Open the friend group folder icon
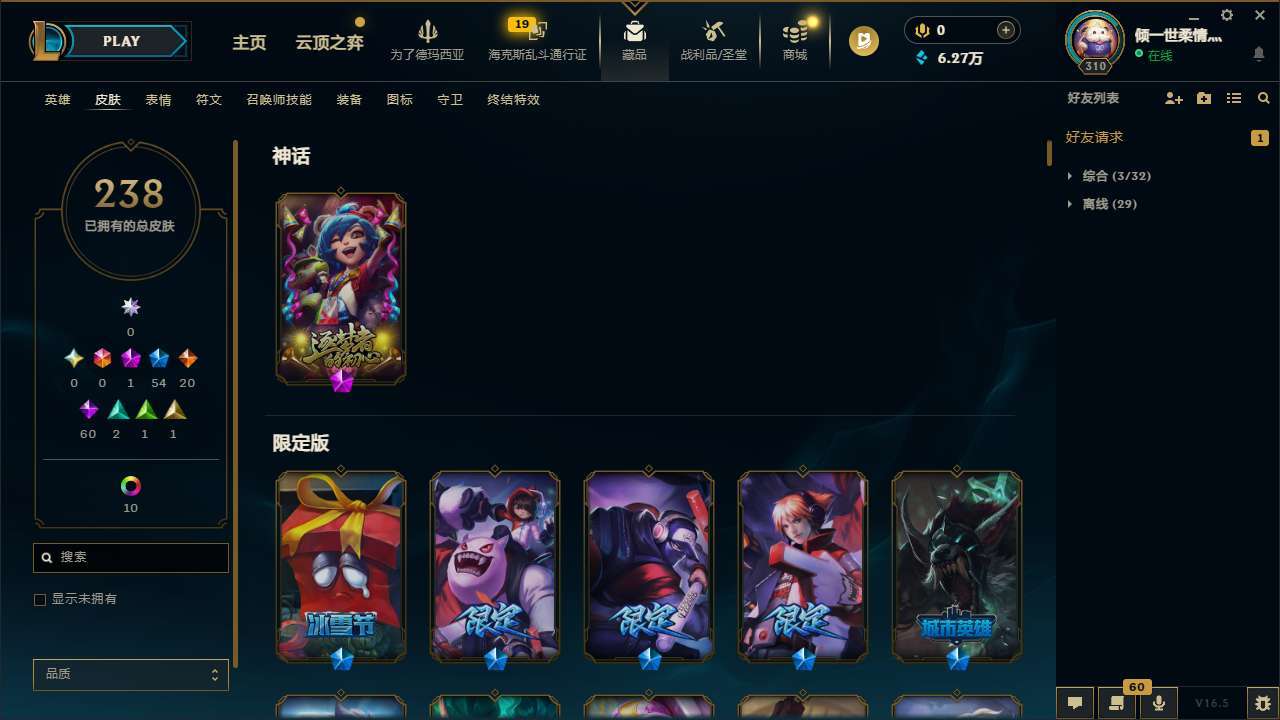 click(x=1203, y=98)
